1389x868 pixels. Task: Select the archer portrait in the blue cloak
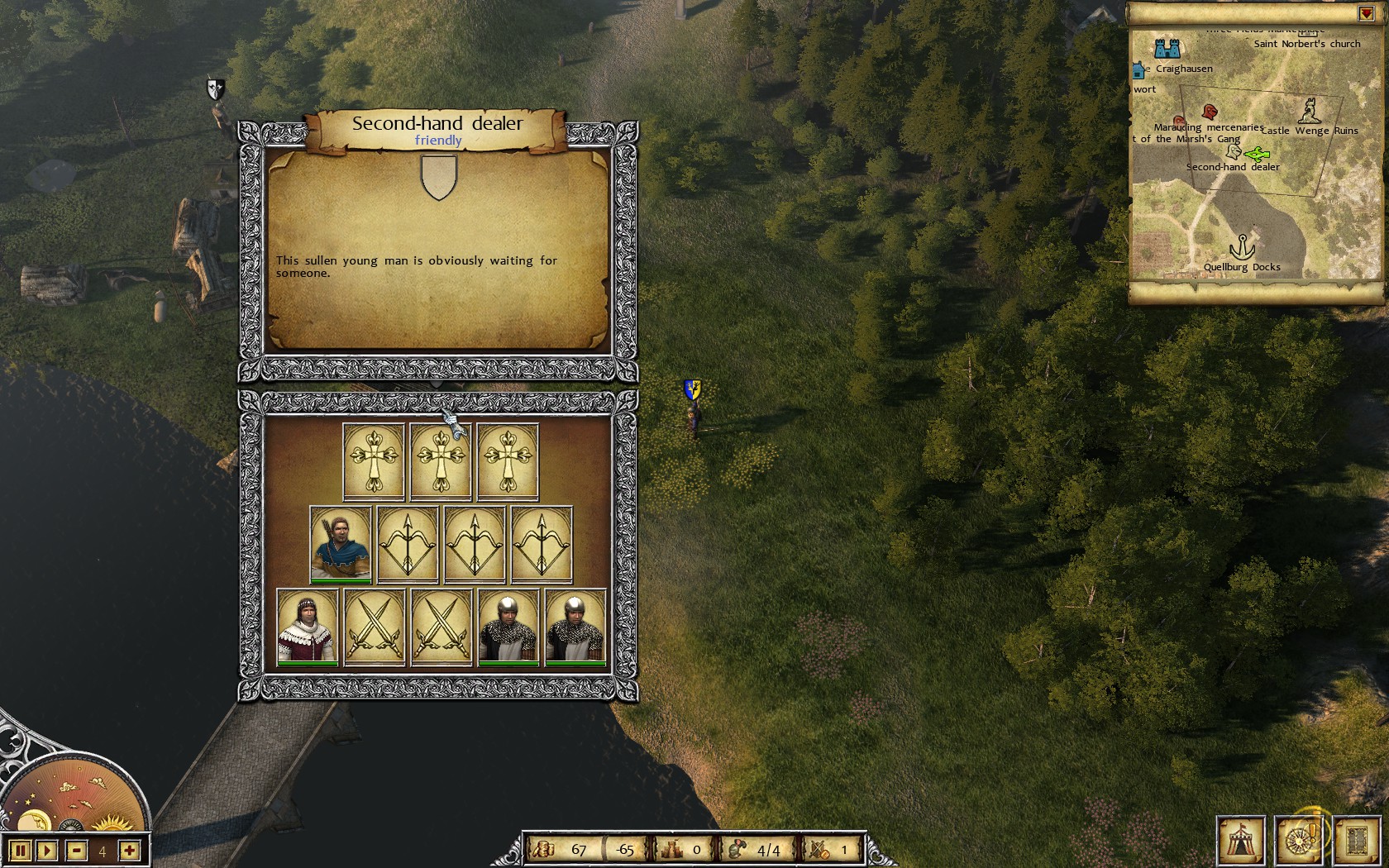tap(341, 544)
